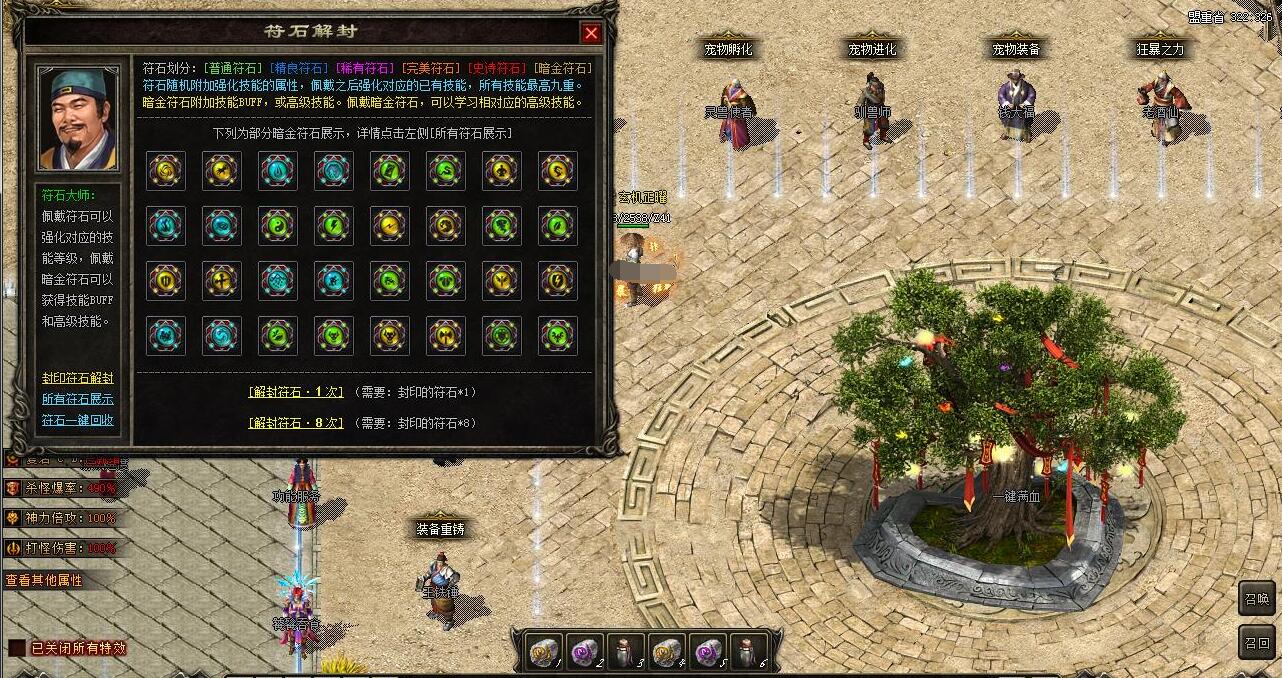
Task: Click the 召唤 summon button
Action: point(1256,600)
